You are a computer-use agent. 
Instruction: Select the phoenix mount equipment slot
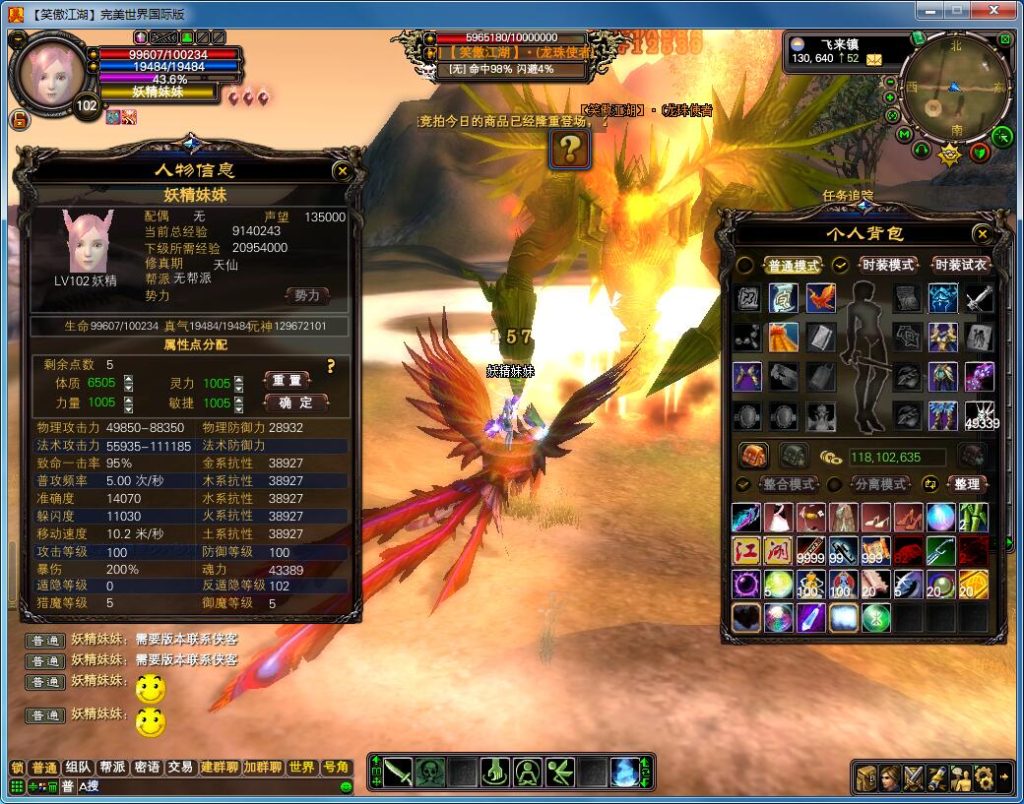(x=822, y=298)
